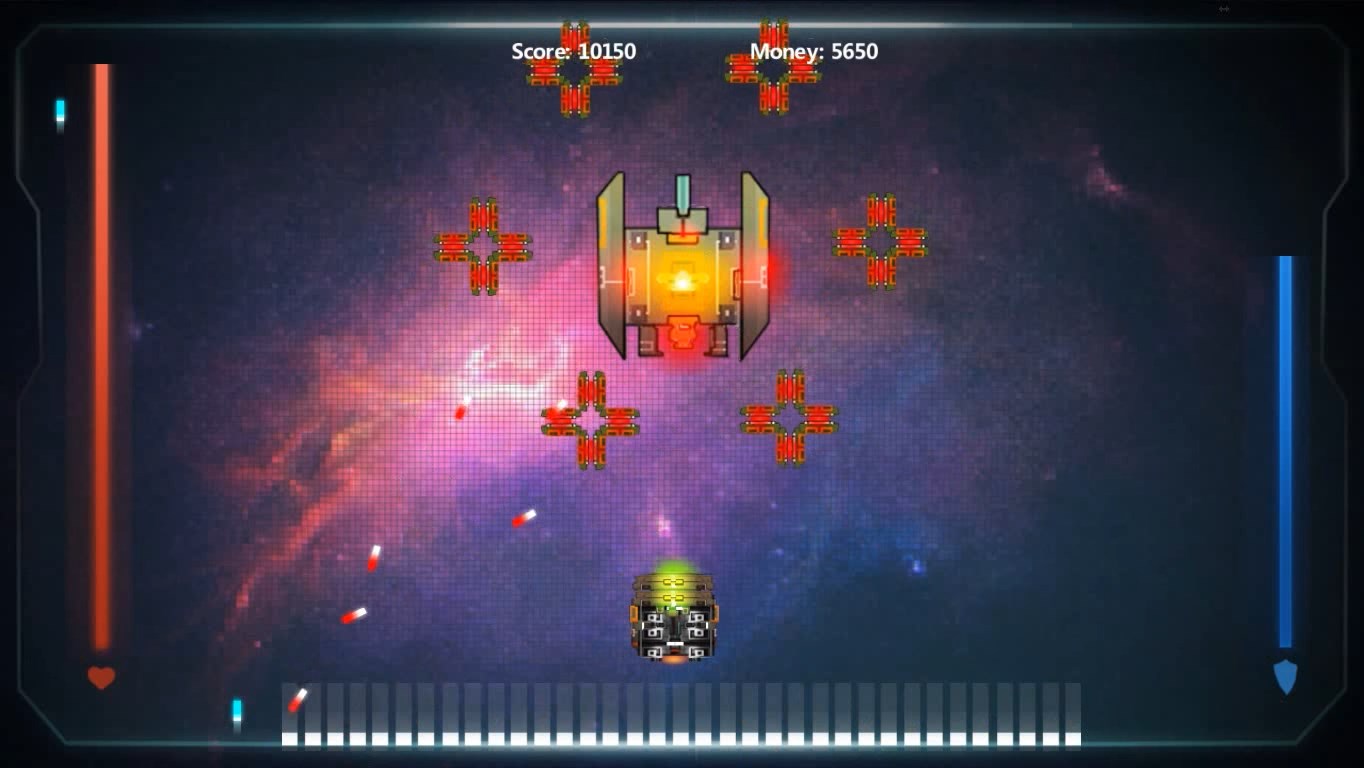The width and height of the screenshot is (1364, 768).
Task: Click a red missile projectile mid-screen
Action: (x=524, y=519)
